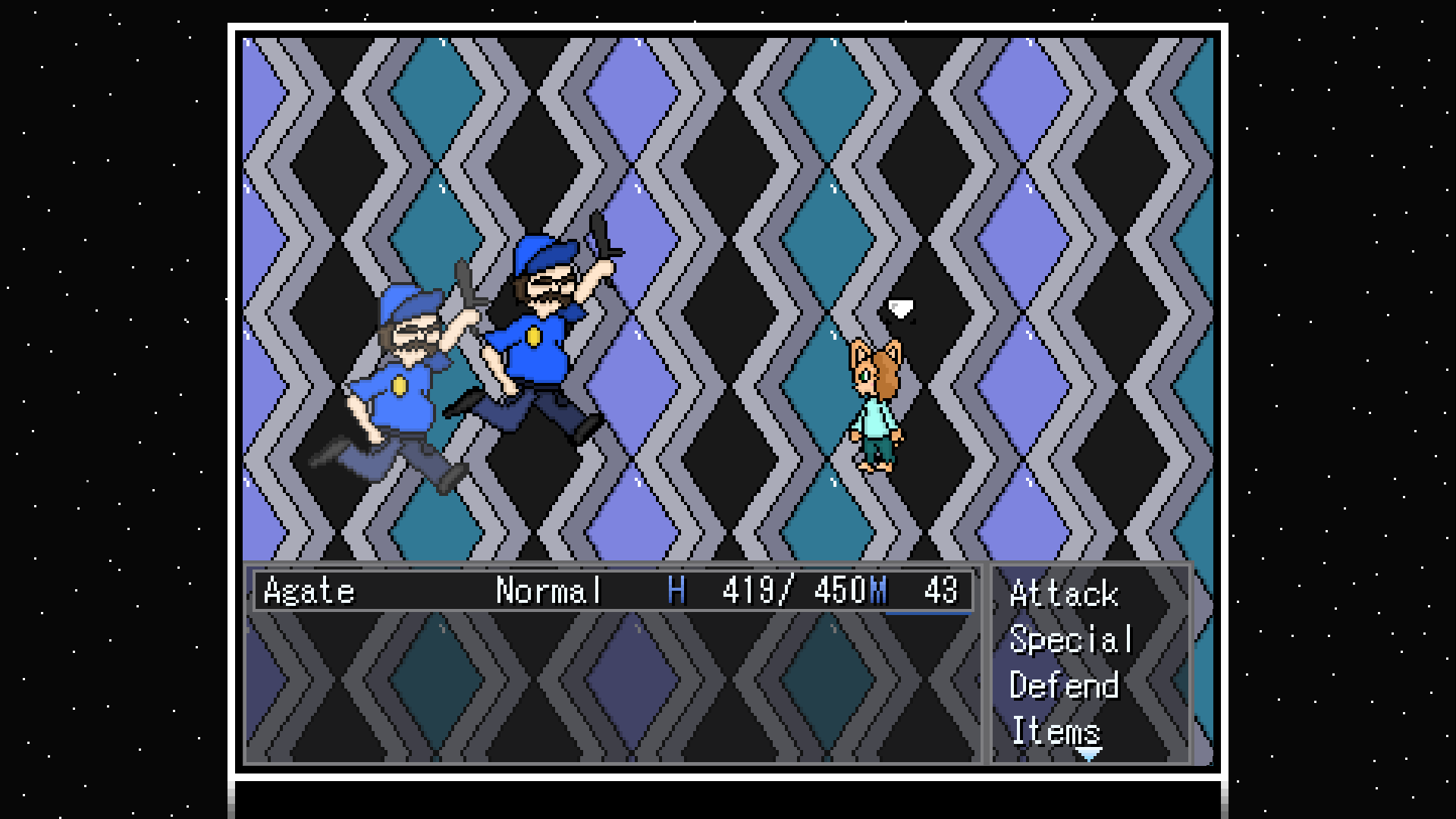The image size is (1456, 819).
Task: Click the Normal status label
Action: point(548,591)
